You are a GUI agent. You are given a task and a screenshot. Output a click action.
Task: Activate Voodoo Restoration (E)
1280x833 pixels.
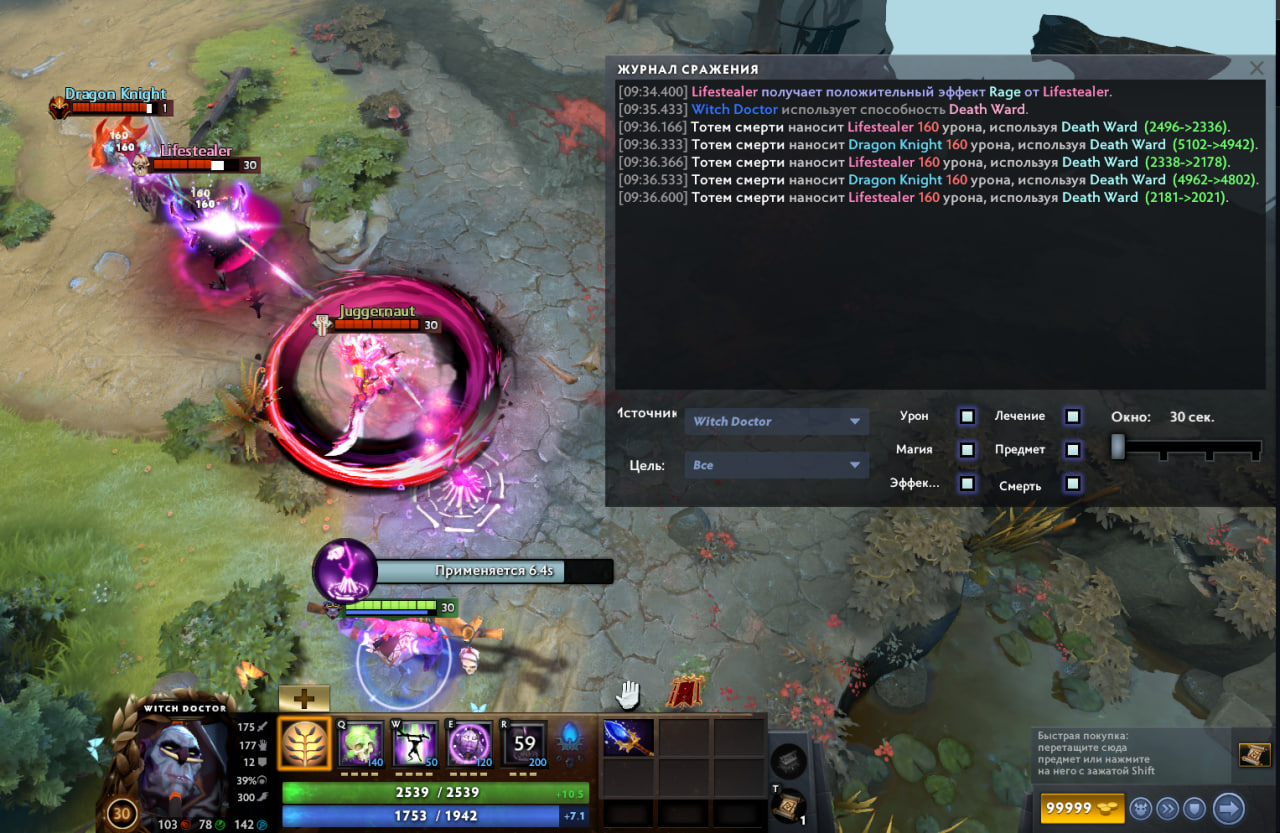coord(468,743)
